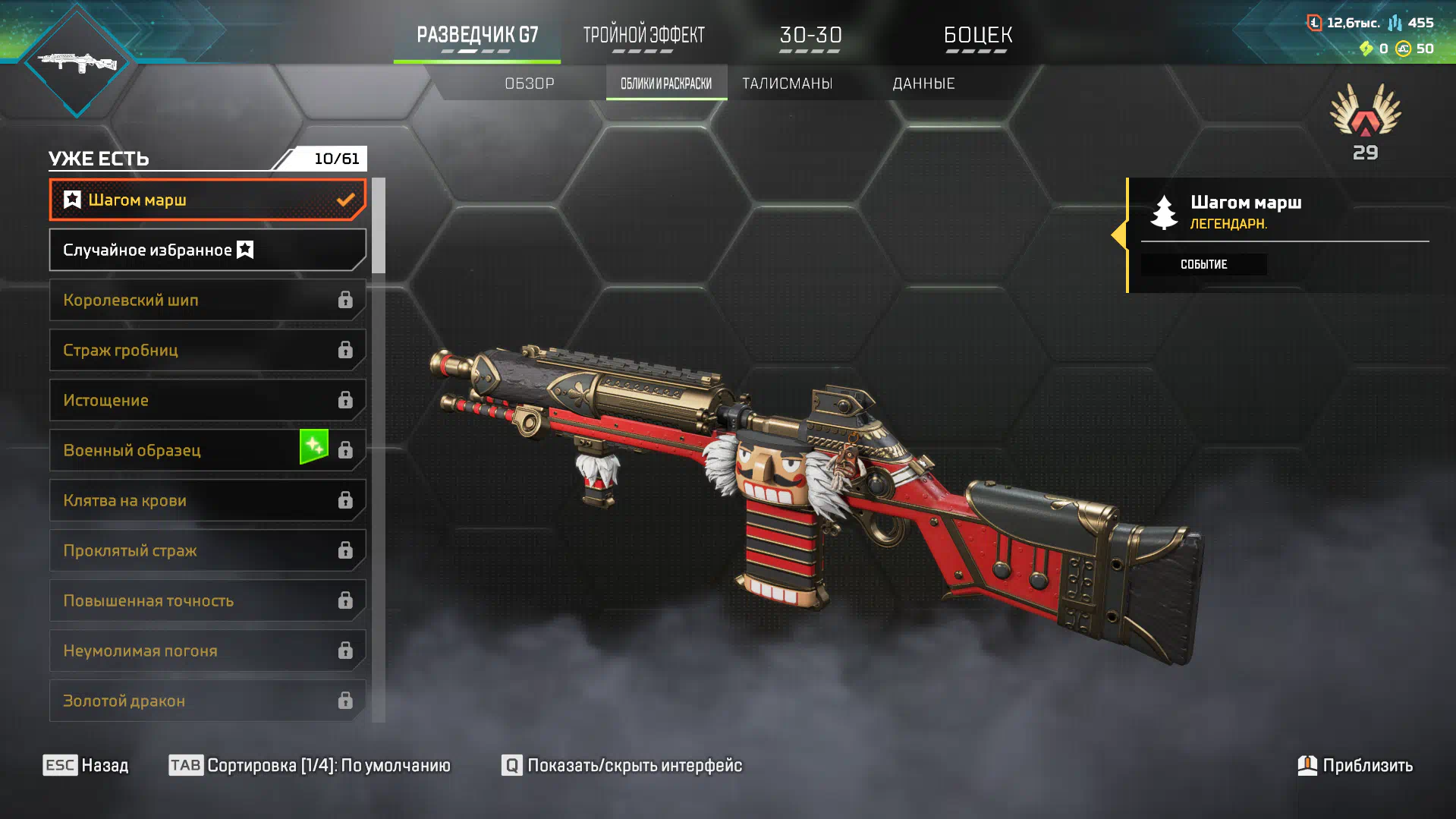Image resolution: width=1456 pixels, height=819 pixels.
Task: Preview Клятва на крови skin
Action: [207, 500]
